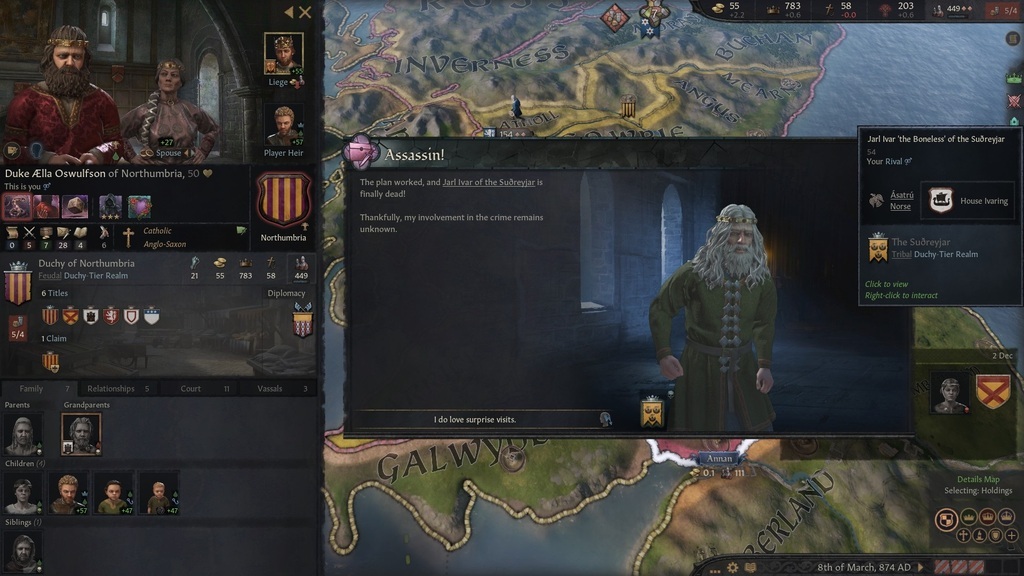Image resolution: width=1024 pixels, height=576 pixels.
Task: Select the parent portrait under Parents
Action: [22, 434]
